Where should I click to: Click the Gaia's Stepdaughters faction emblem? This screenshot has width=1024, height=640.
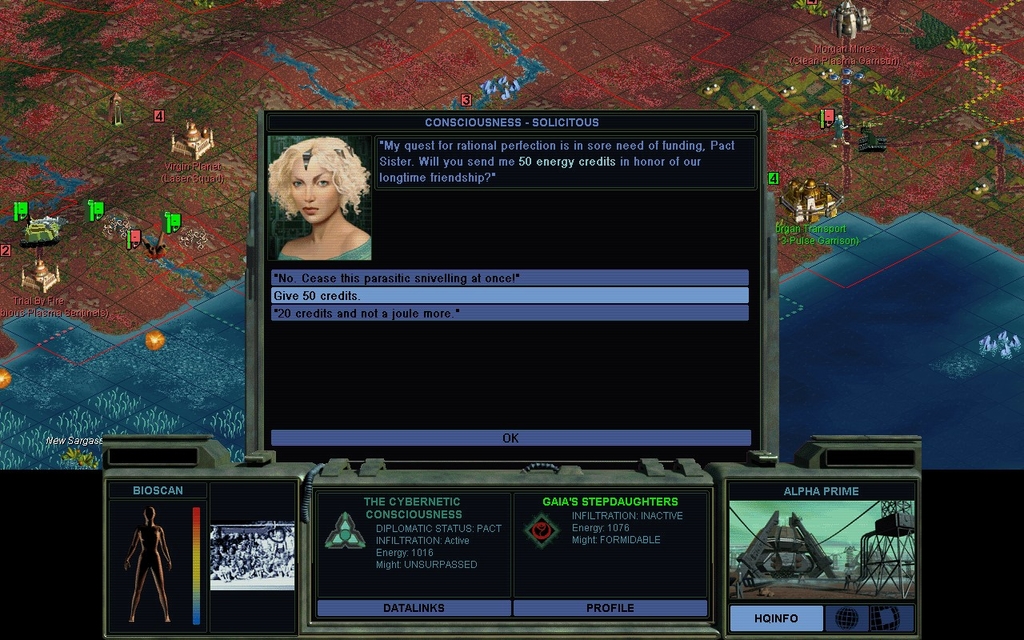tap(541, 530)
